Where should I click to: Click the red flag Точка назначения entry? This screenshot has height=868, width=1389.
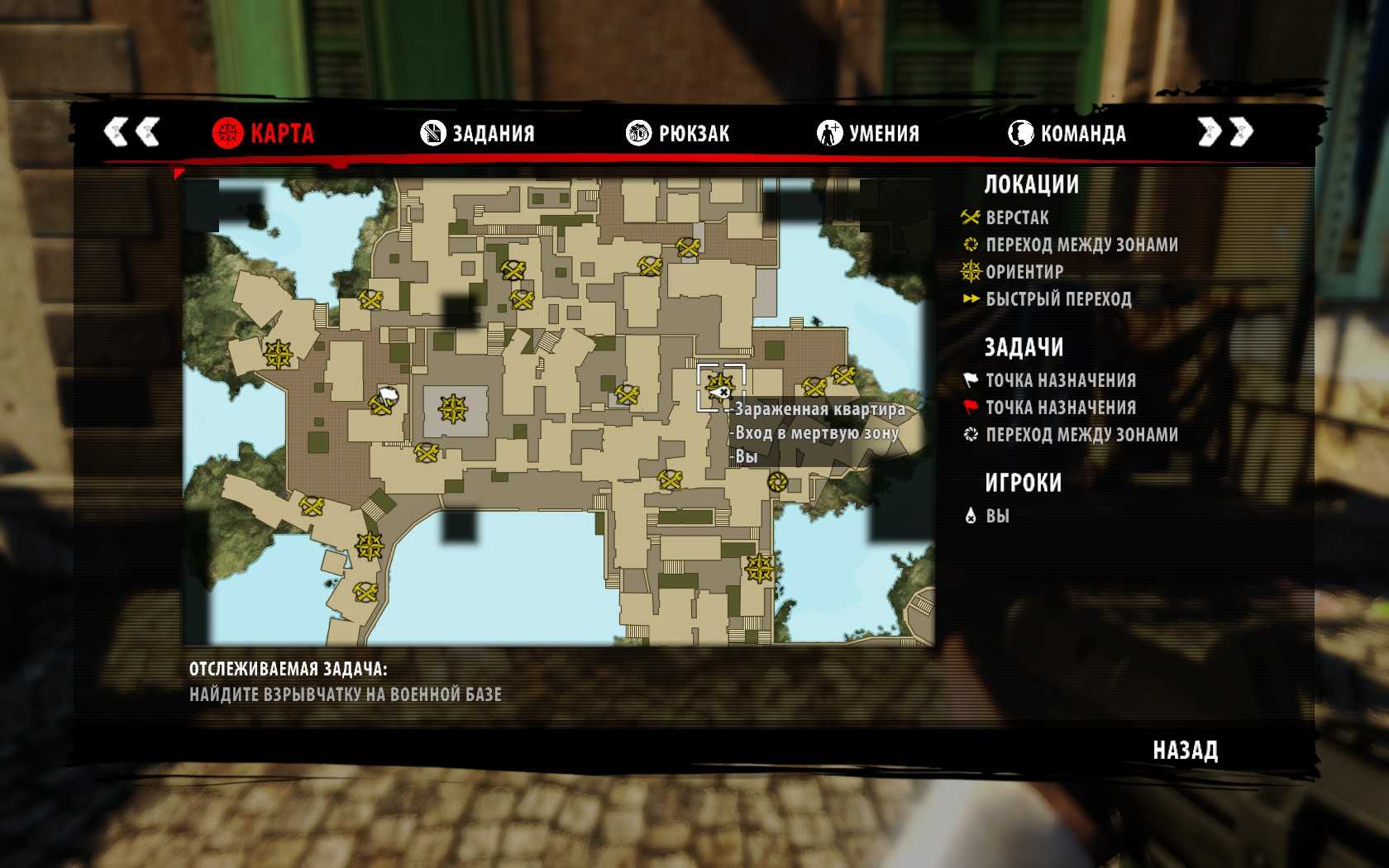click(1060, 408)
